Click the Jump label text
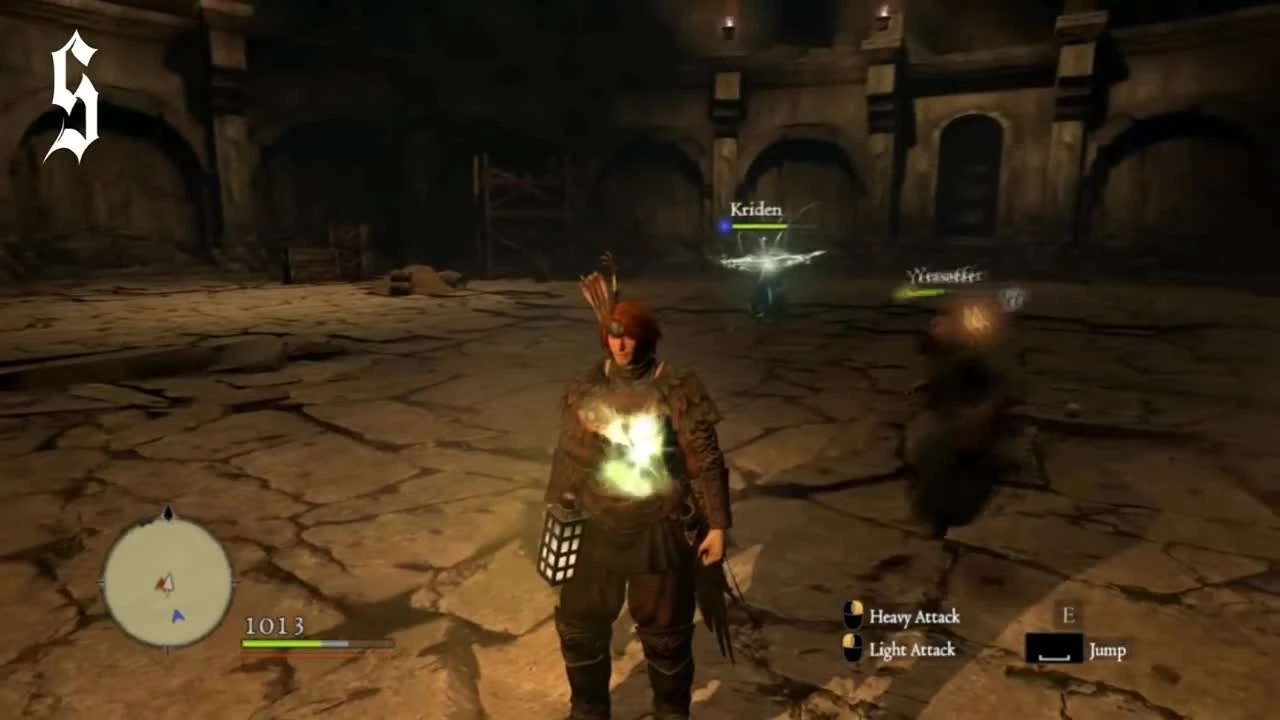The height and width of the screenshot is (720, 1280). click(x=1107, y=652)
